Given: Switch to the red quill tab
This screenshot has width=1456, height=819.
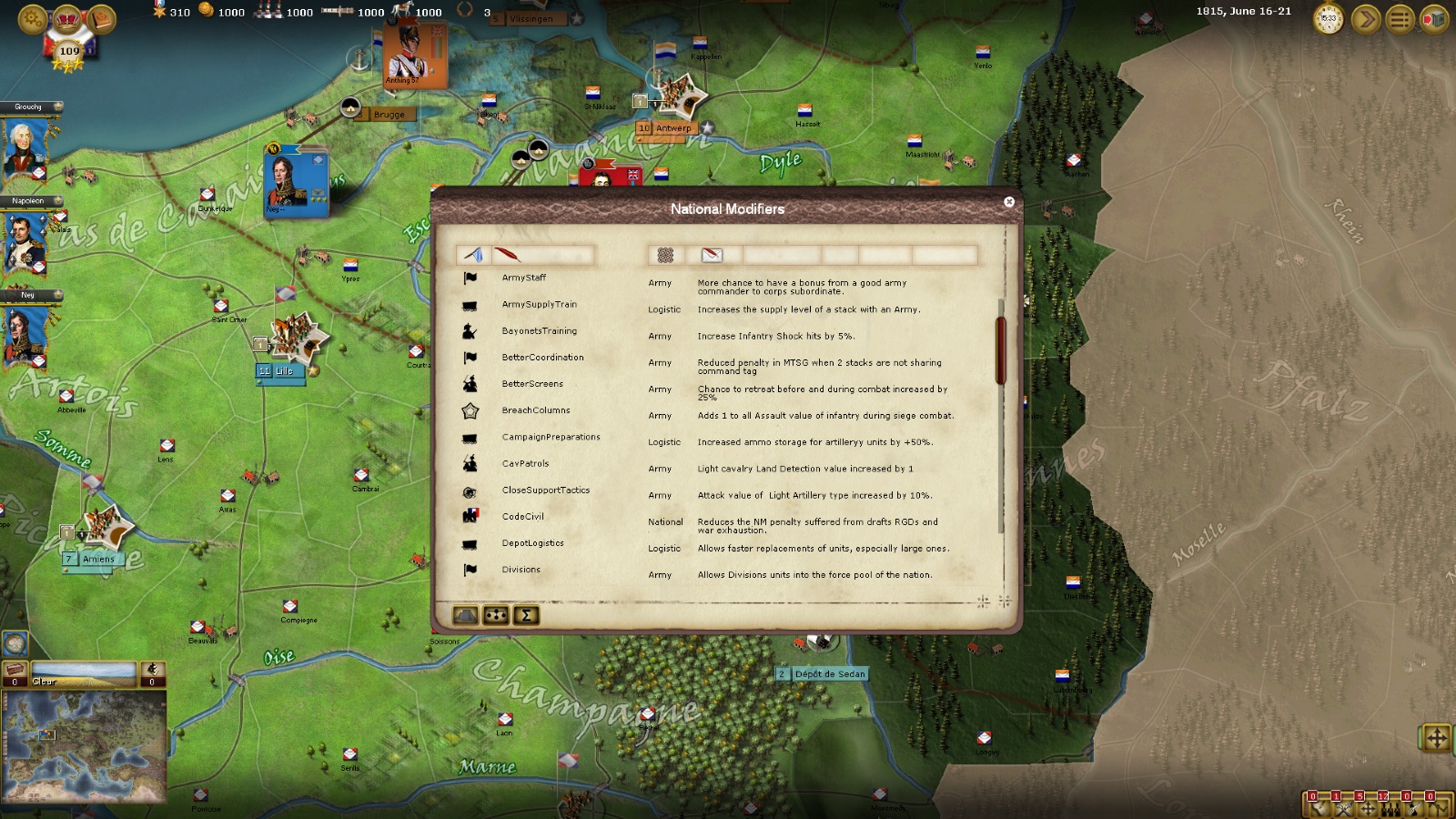Looking at the screenshot, I should click(506, 255).
